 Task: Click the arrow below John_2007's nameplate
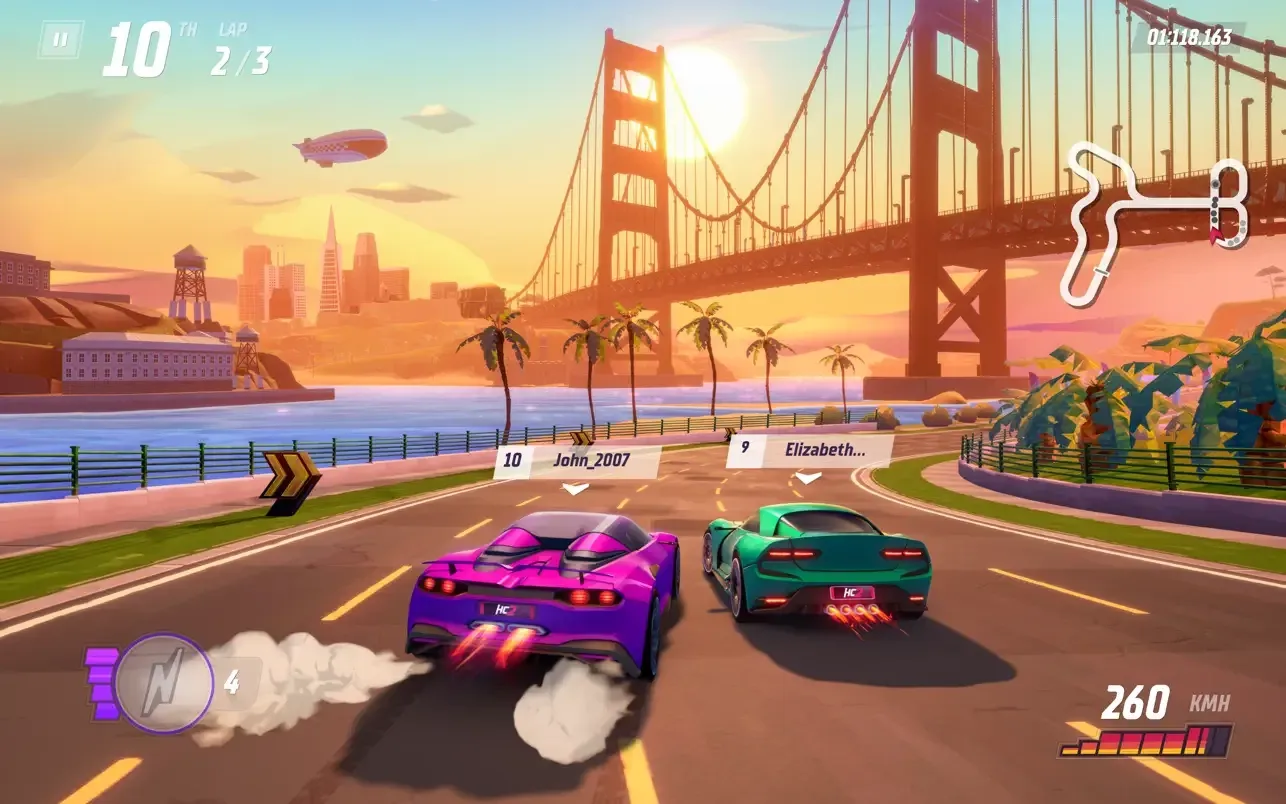pyautogui.click(x=575, y=486)
